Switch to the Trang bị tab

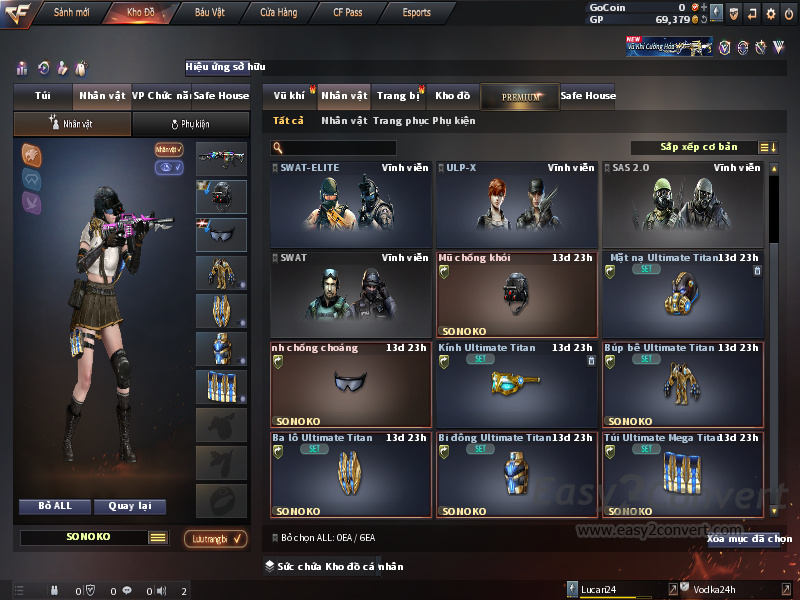coord(398,96)
